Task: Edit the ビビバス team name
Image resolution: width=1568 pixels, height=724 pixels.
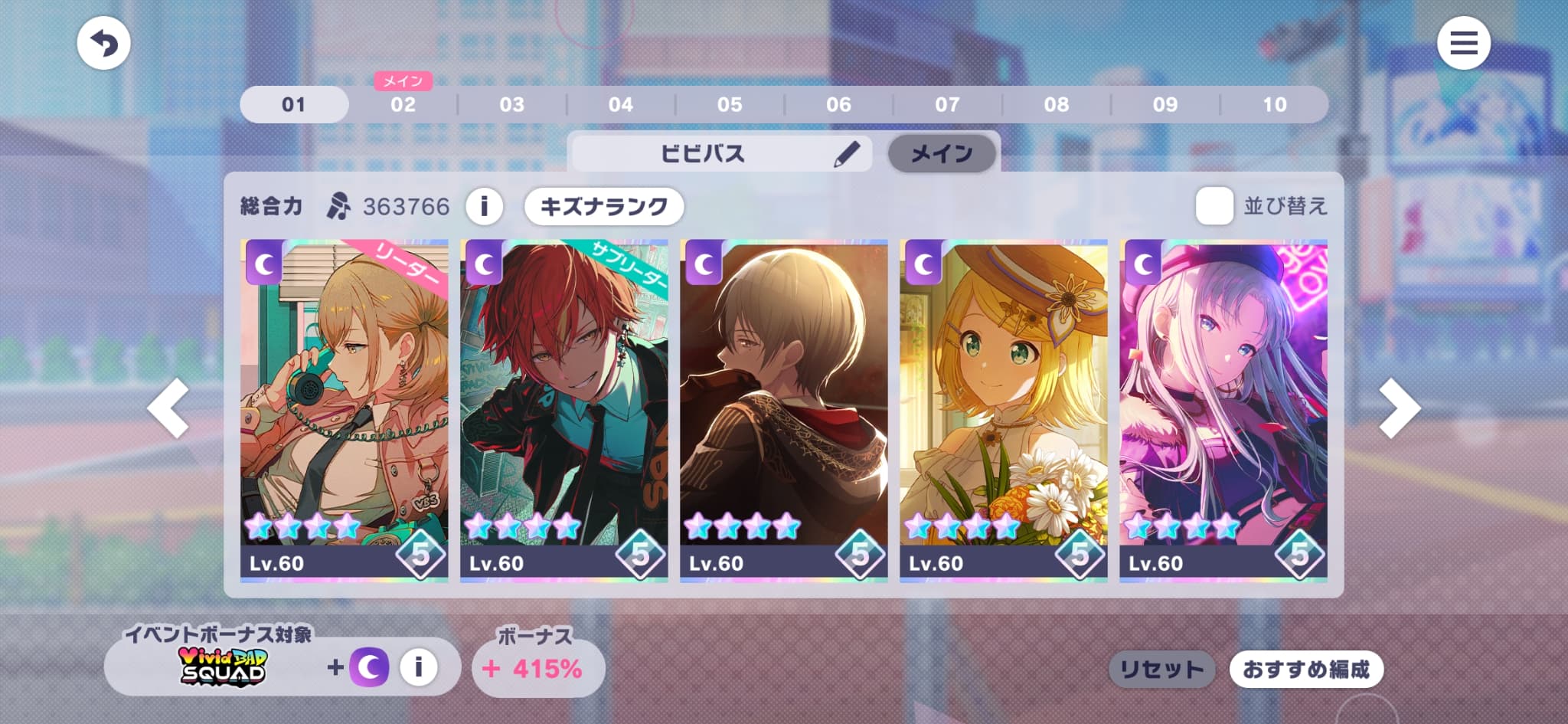Action: [845, 154]
